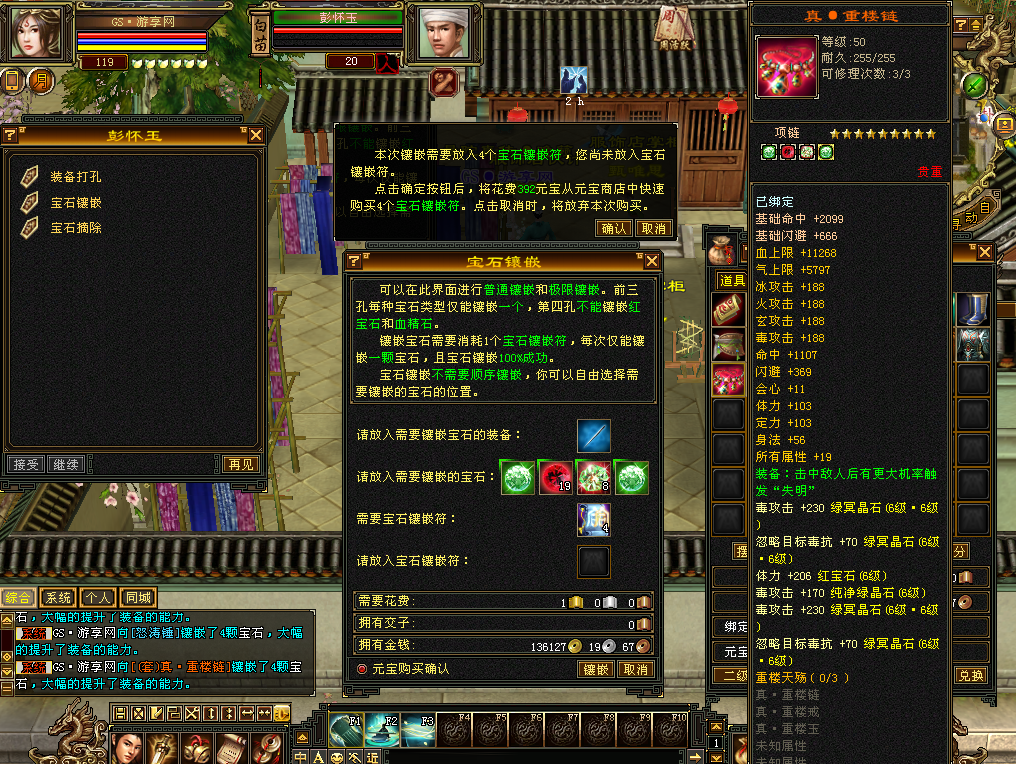The width and height of the screenshot is (1016, 764).
Task: Pick the 宝石摘除 dialogue option
Action: [x=75, y=228]
